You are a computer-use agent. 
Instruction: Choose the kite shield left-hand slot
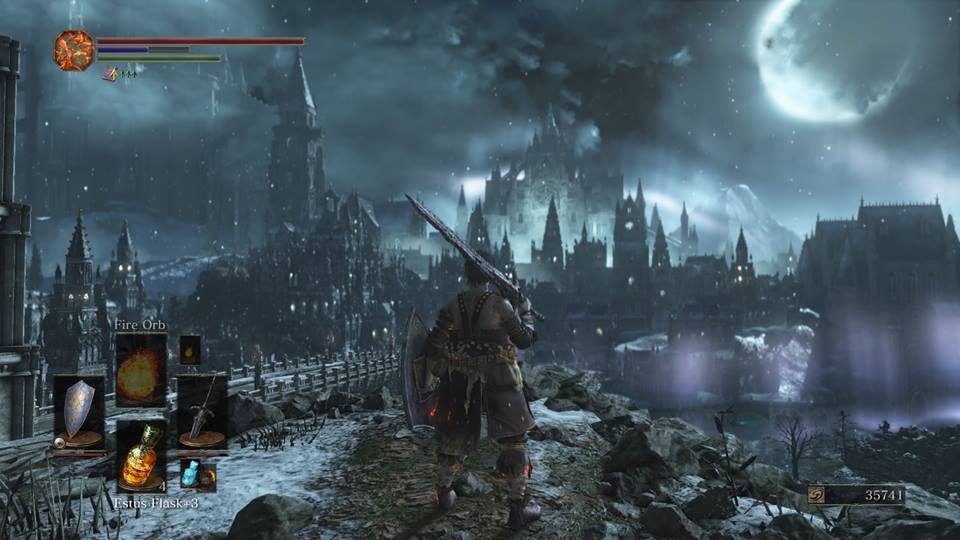pos(79,411)
